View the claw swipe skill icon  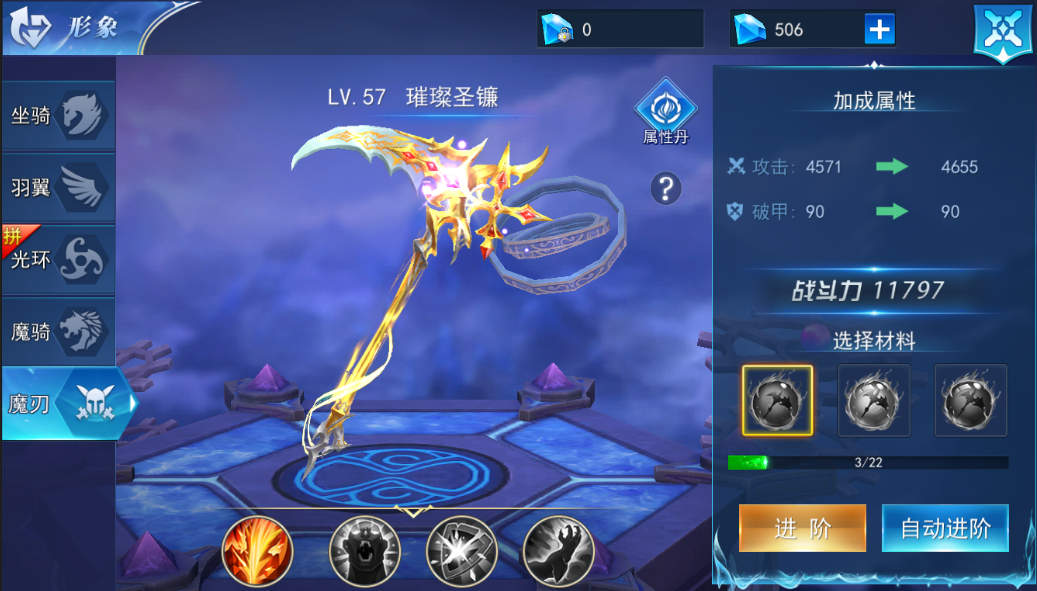click(x=558, y=551)
